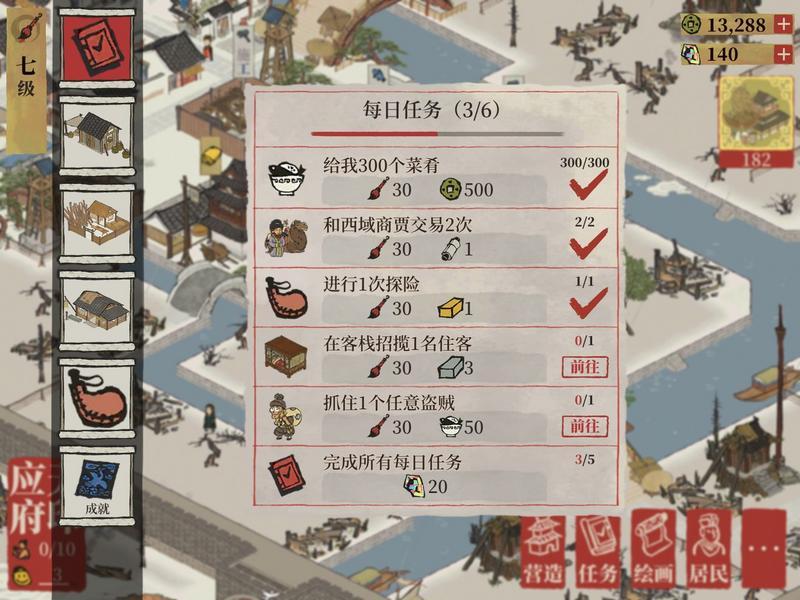Open the 任务 tasks menu
This screenshot has height=600, width=800.
(598, 551)
